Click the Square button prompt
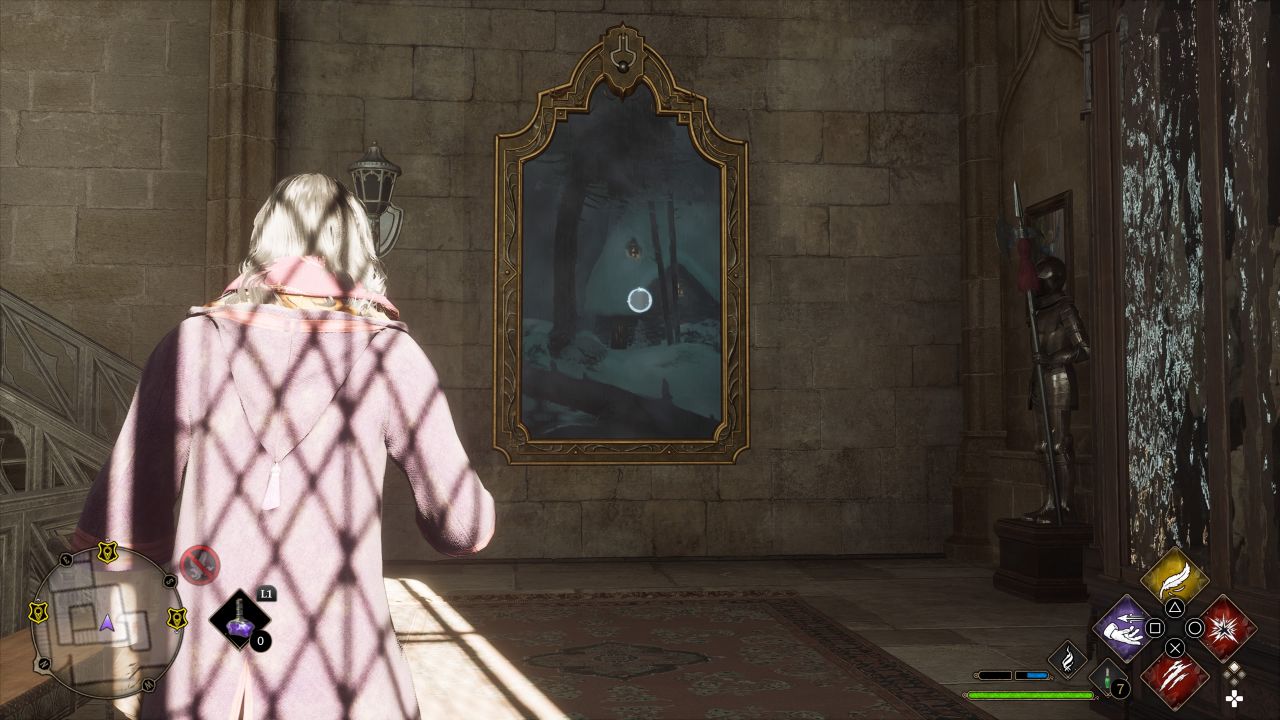 tap(1155, 627)
